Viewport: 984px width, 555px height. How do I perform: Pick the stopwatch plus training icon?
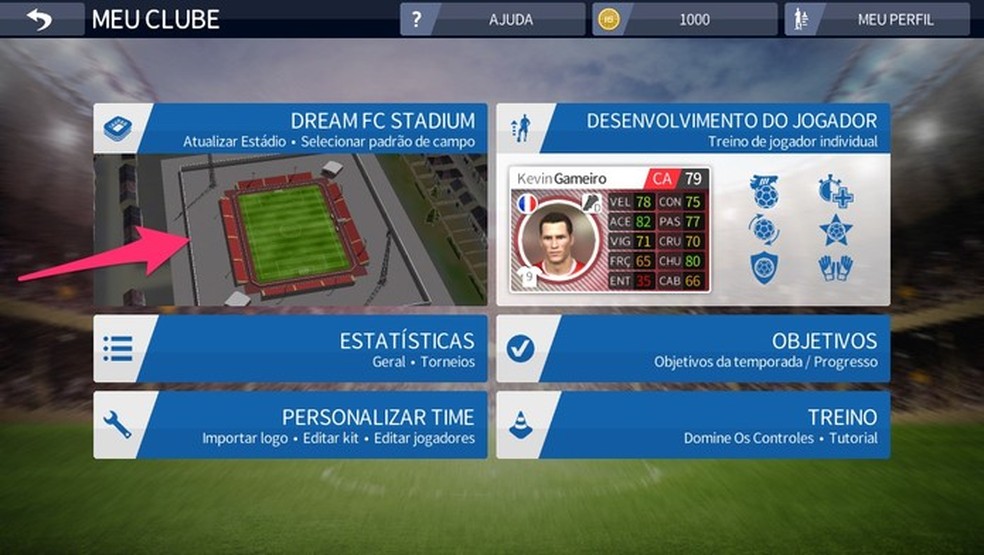pyautogui.click(x=835, y=191)
